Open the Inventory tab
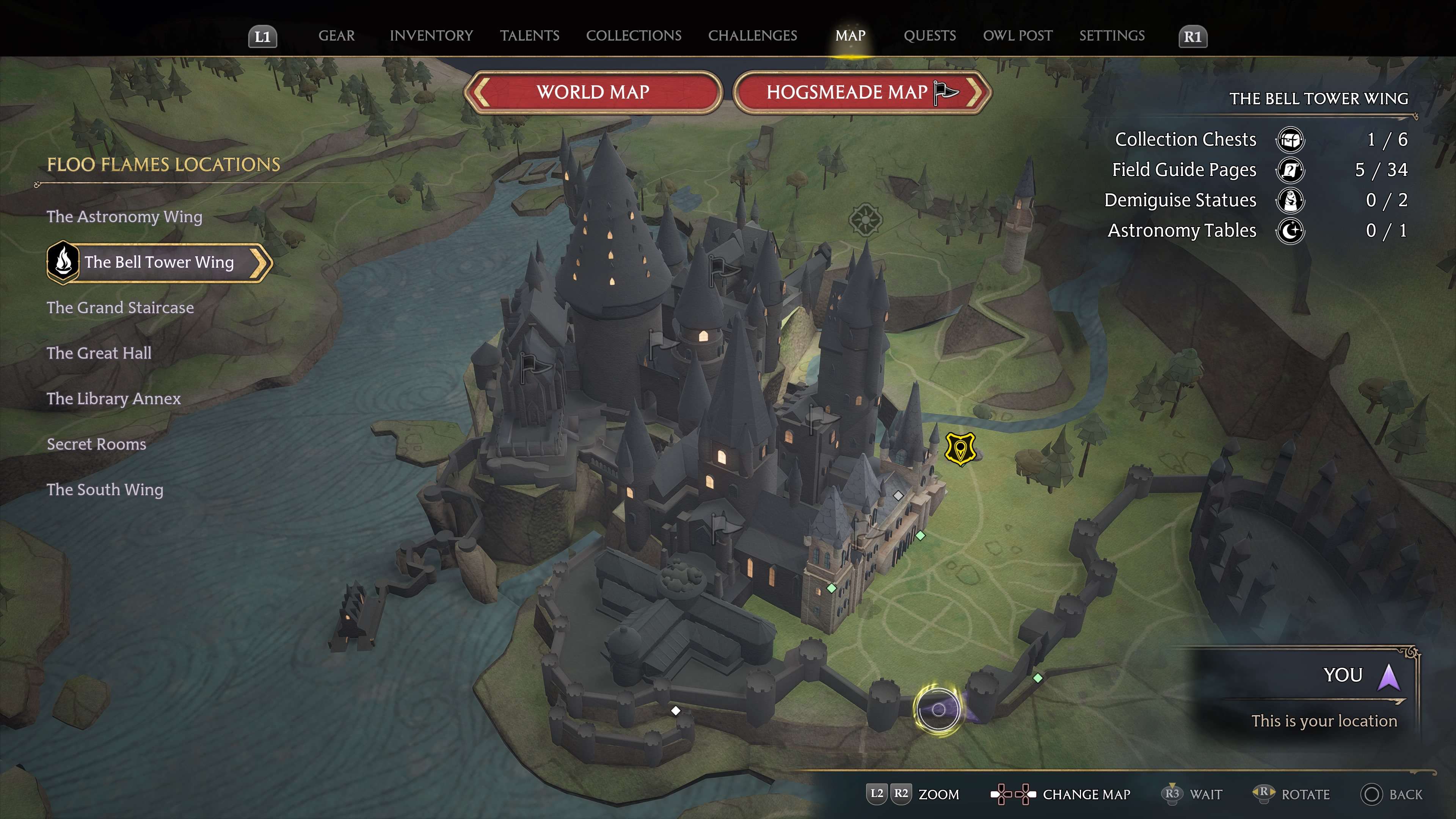This screenshot has width=1456, height=819. (431, 36)
